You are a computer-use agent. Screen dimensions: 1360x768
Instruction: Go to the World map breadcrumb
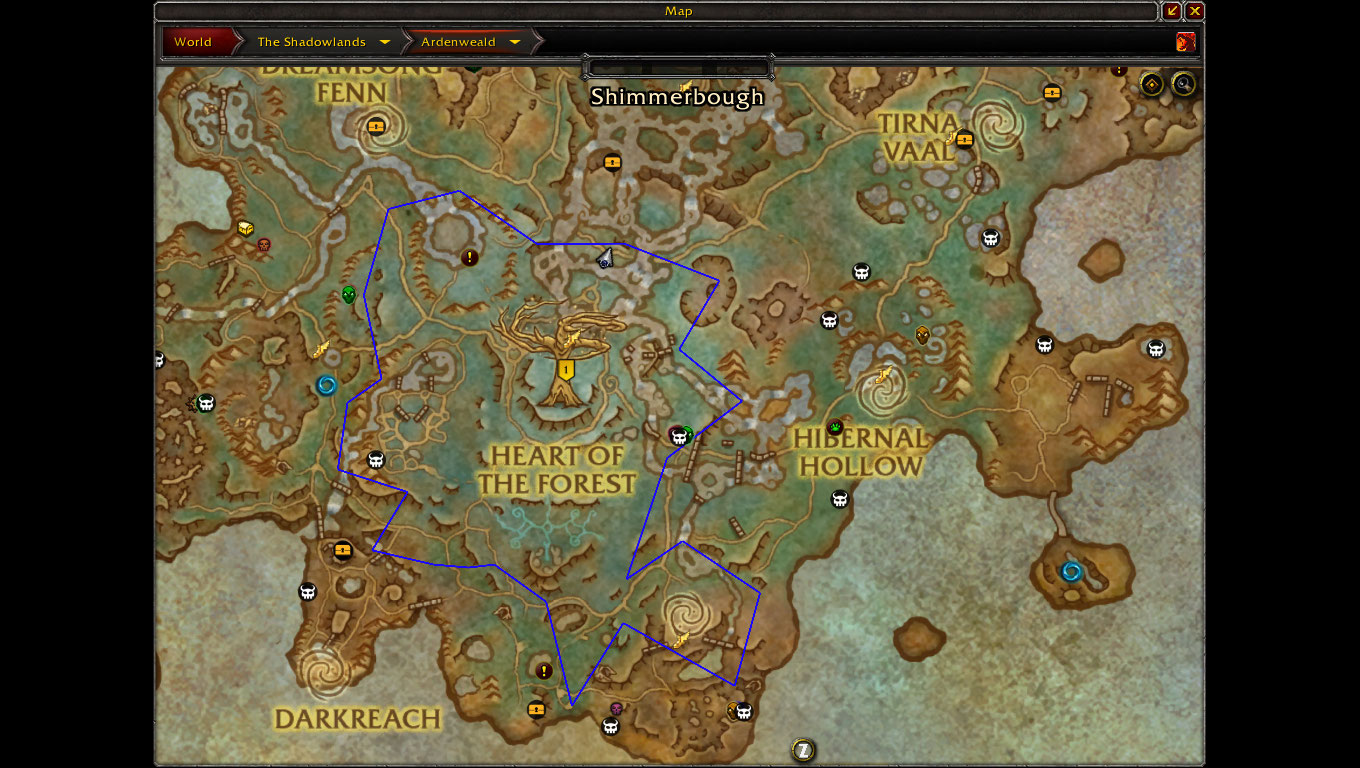(193, 42)
